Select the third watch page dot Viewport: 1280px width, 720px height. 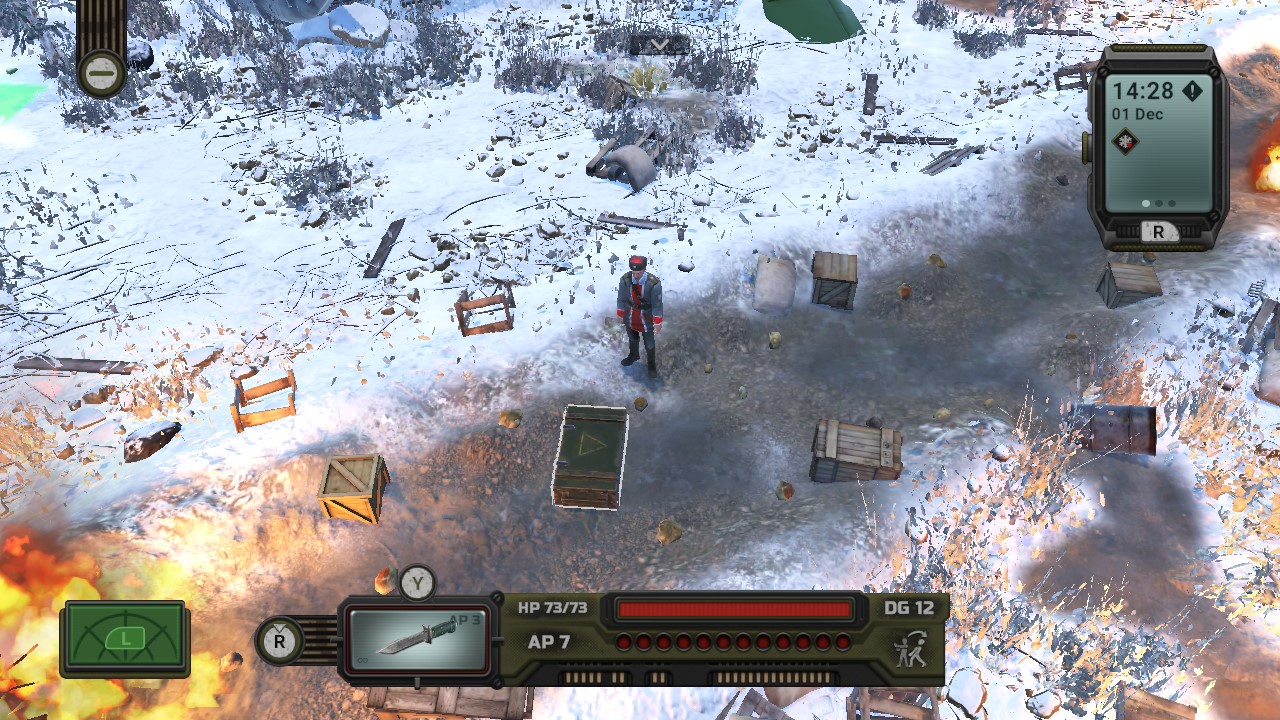point(1171,204)
